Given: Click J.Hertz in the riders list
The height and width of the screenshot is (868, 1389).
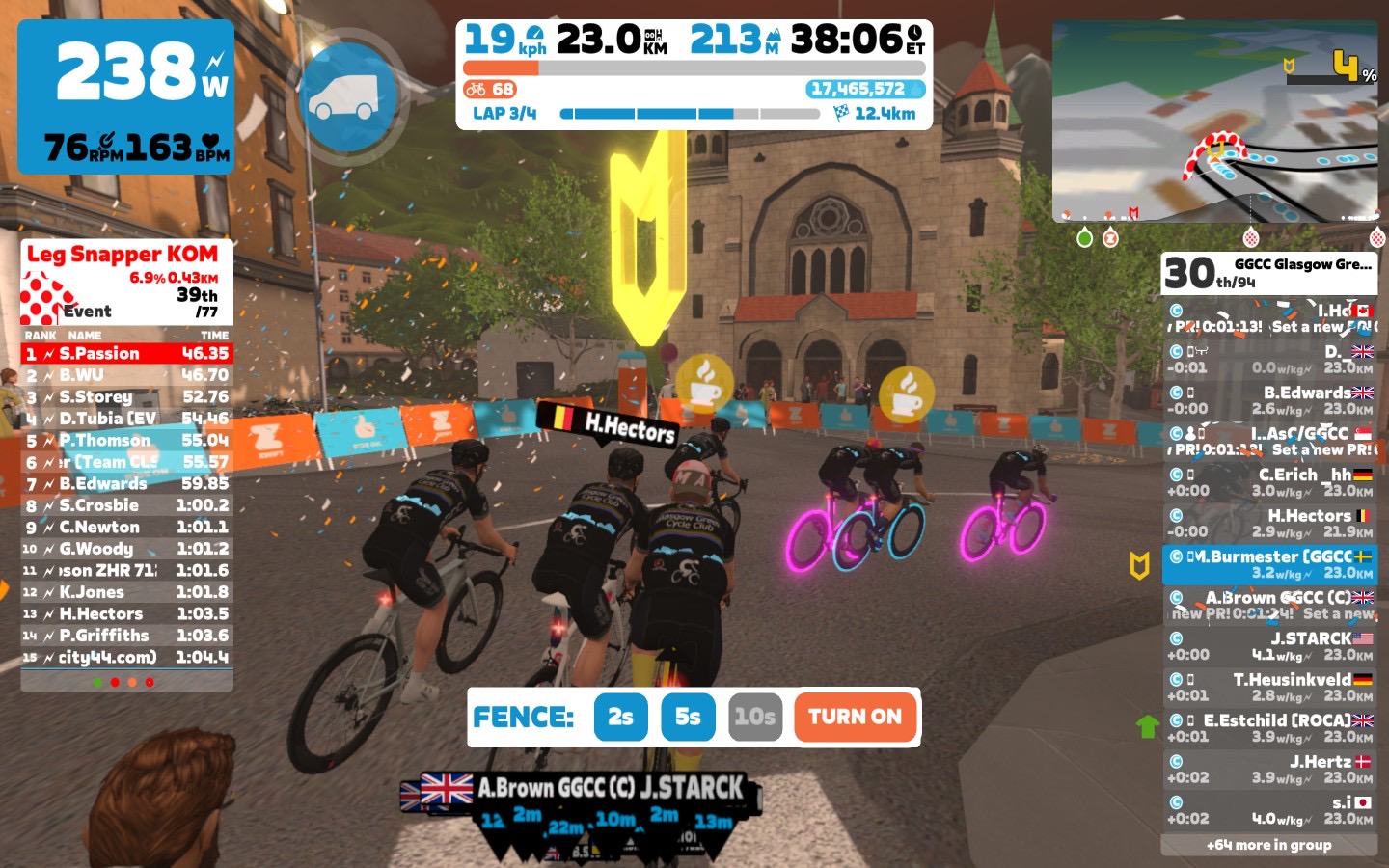Looking at the screenshot, I should [x=1269, y=769].
